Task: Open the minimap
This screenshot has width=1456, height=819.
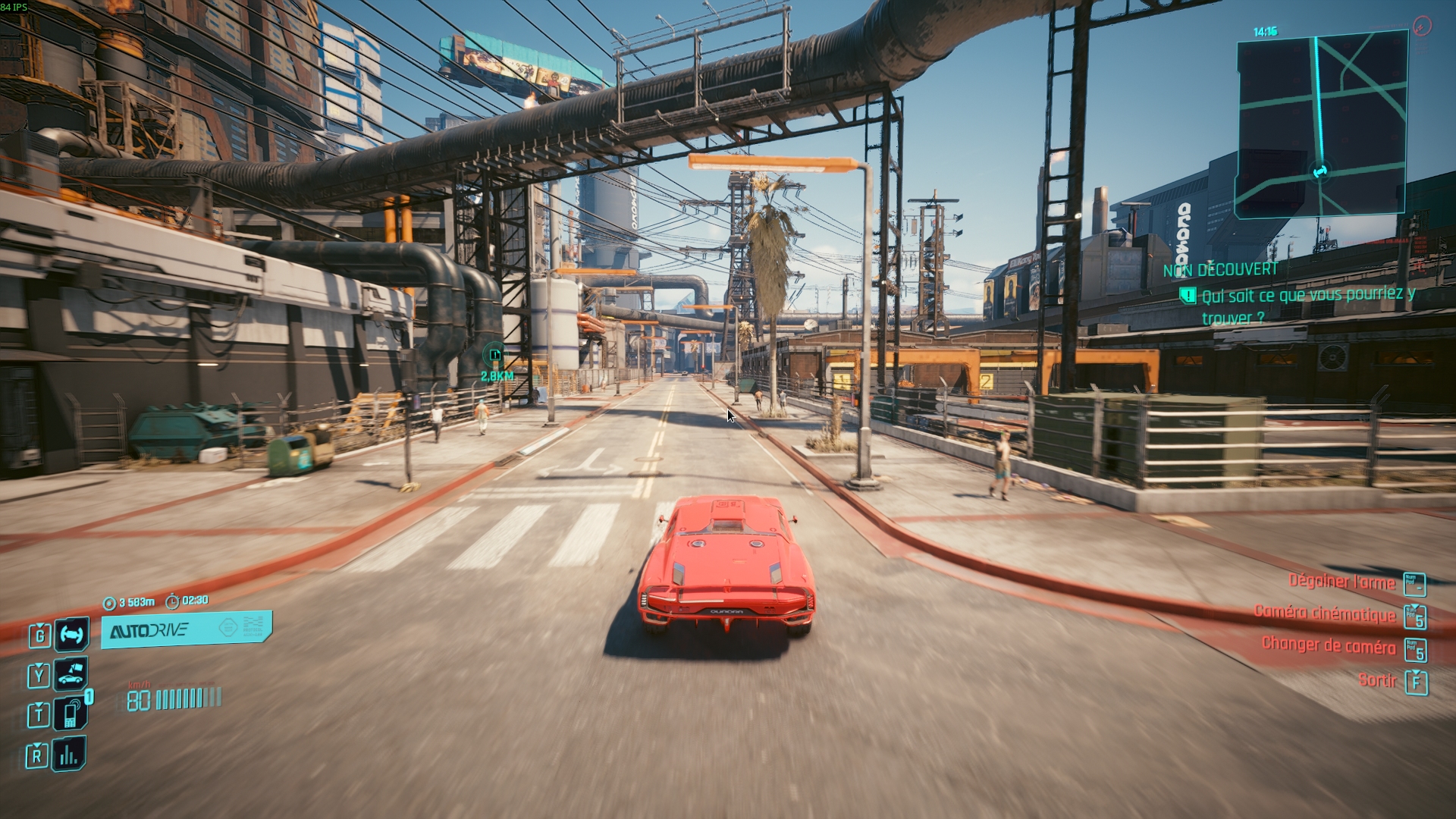Action: (1322, 125)
